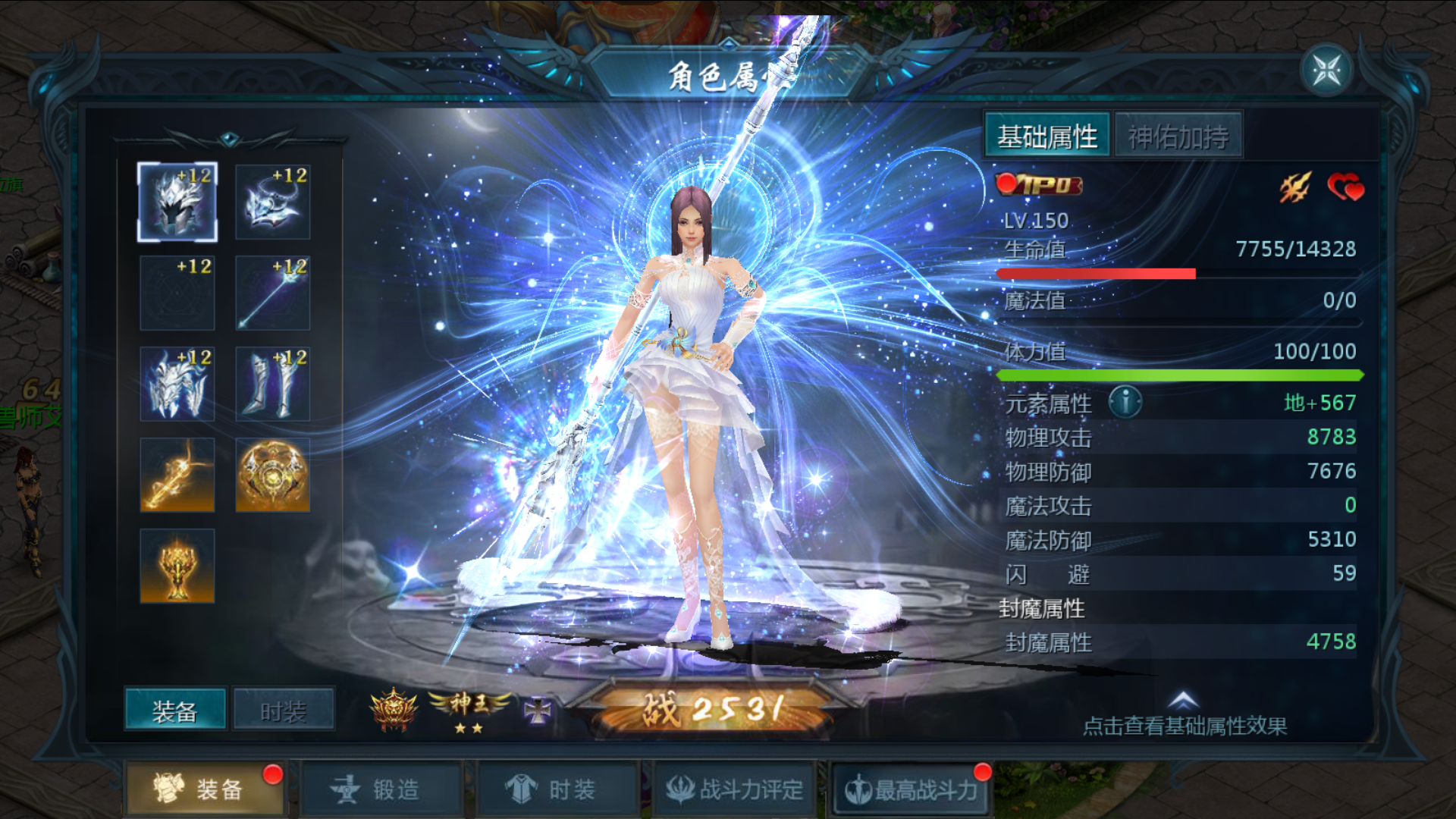Select the +12 chest armor slot
The height and width of the screenshot is (819, 1456).
(177, 384)
